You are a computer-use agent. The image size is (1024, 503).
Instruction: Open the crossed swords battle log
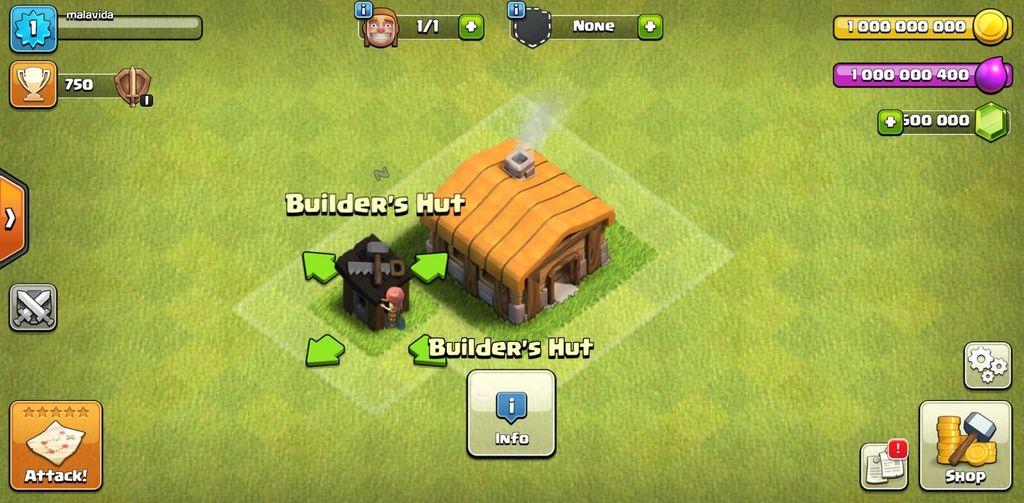click(33, 307)
